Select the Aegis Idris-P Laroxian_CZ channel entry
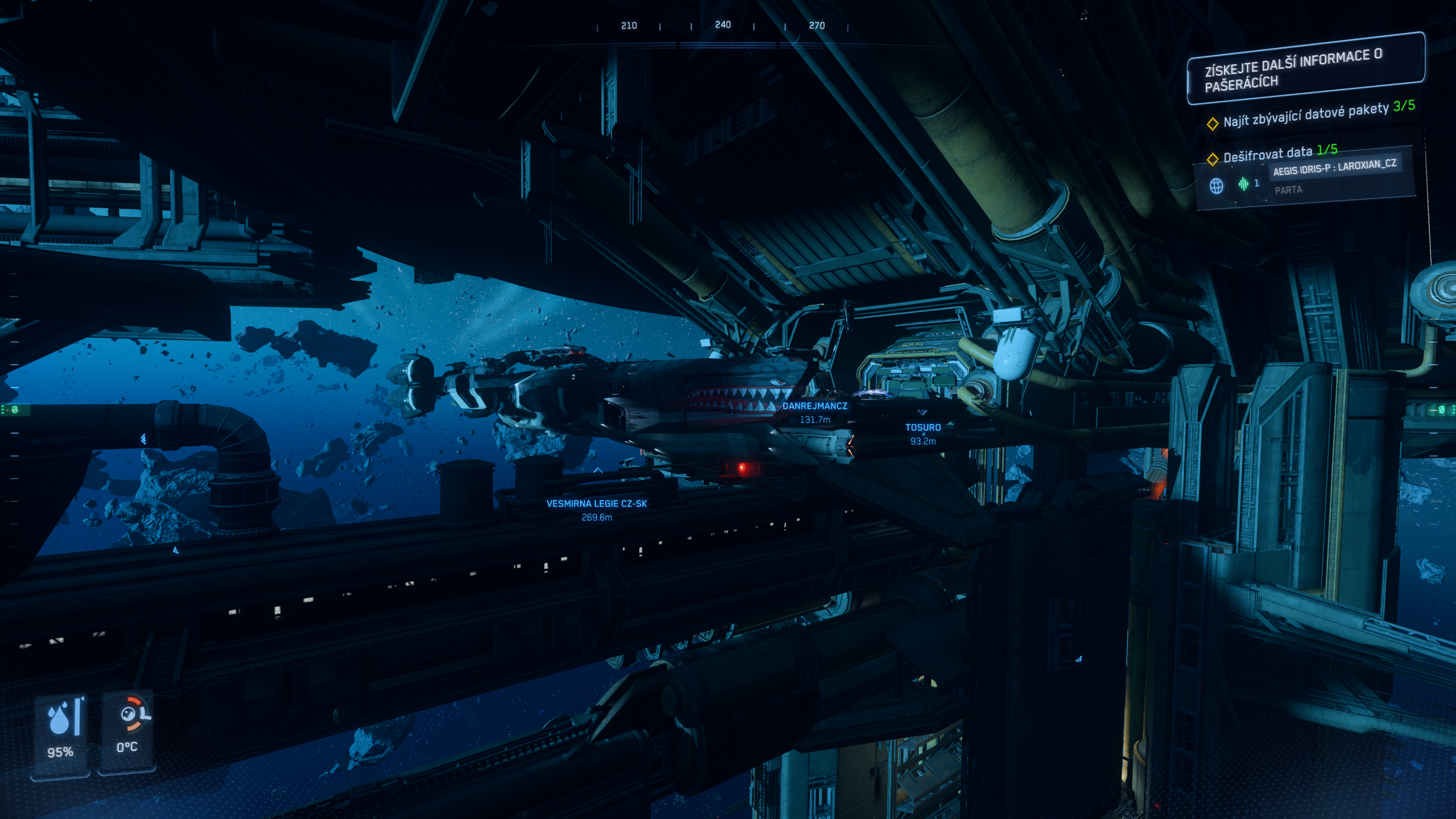1456x819 pixels. (x=1334, y=167)
